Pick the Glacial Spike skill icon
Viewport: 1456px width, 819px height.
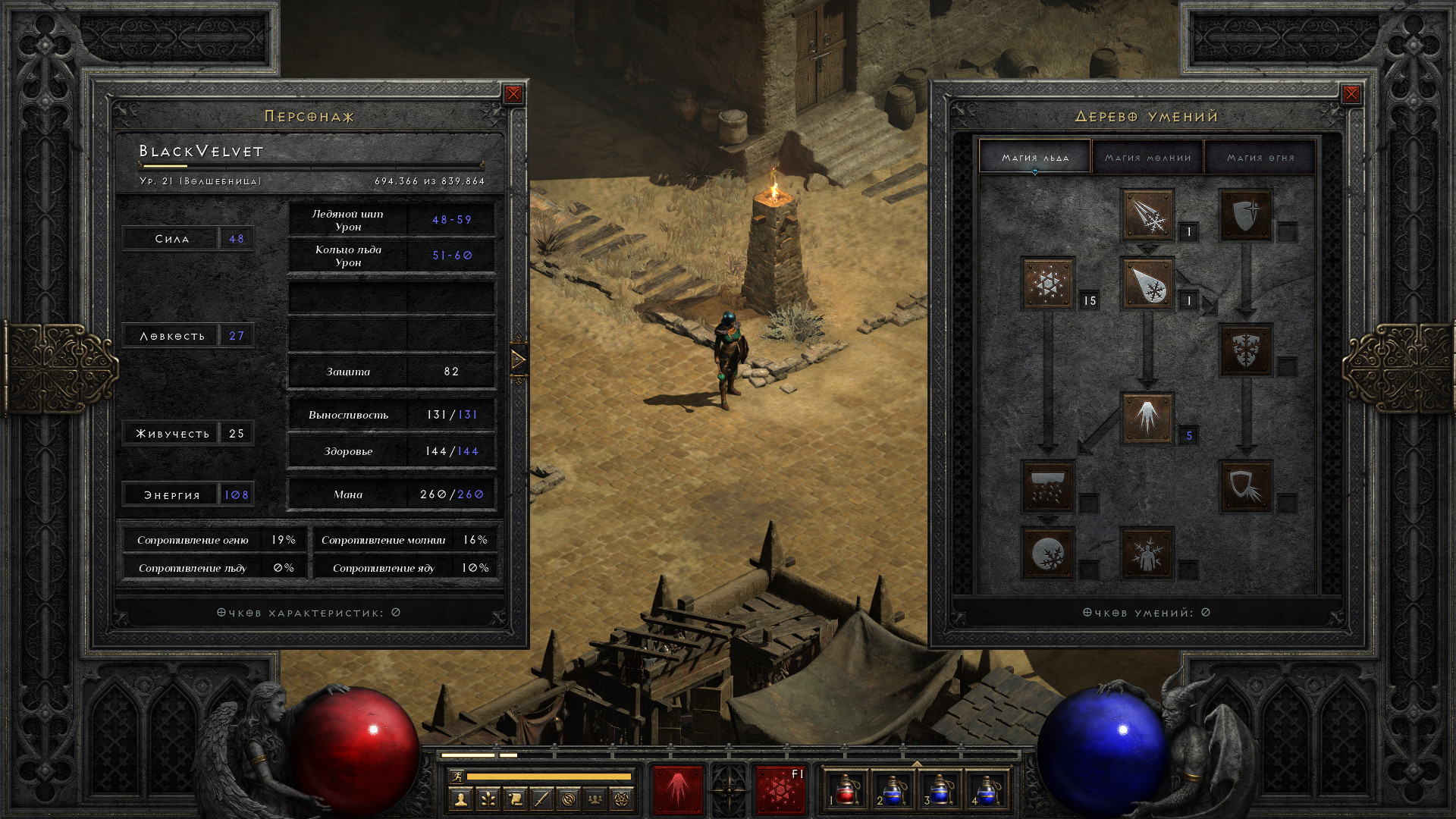[x=1147, y=418]
